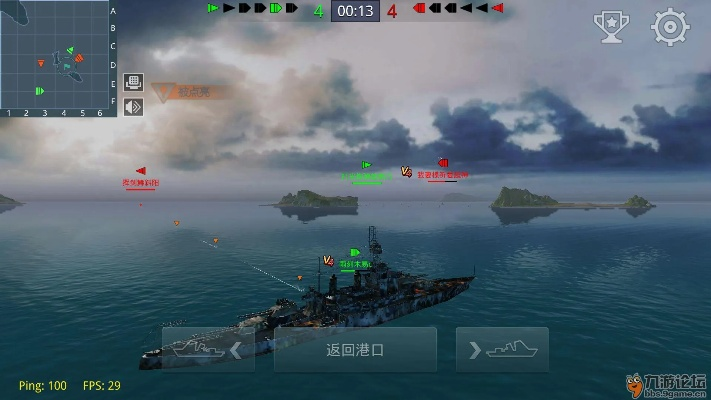
Task: Click the battle minimap
Action: pyautogui.click(x=54, y=54)
